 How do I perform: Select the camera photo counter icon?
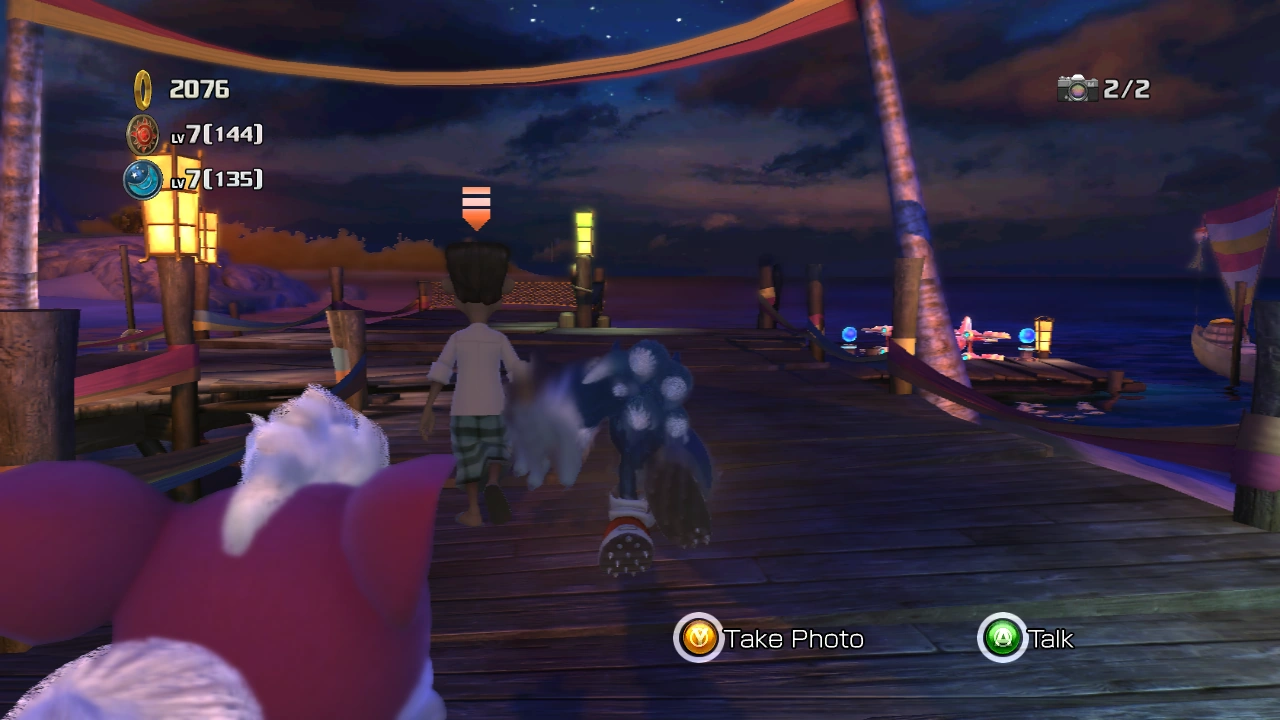tap(1077, 89)
